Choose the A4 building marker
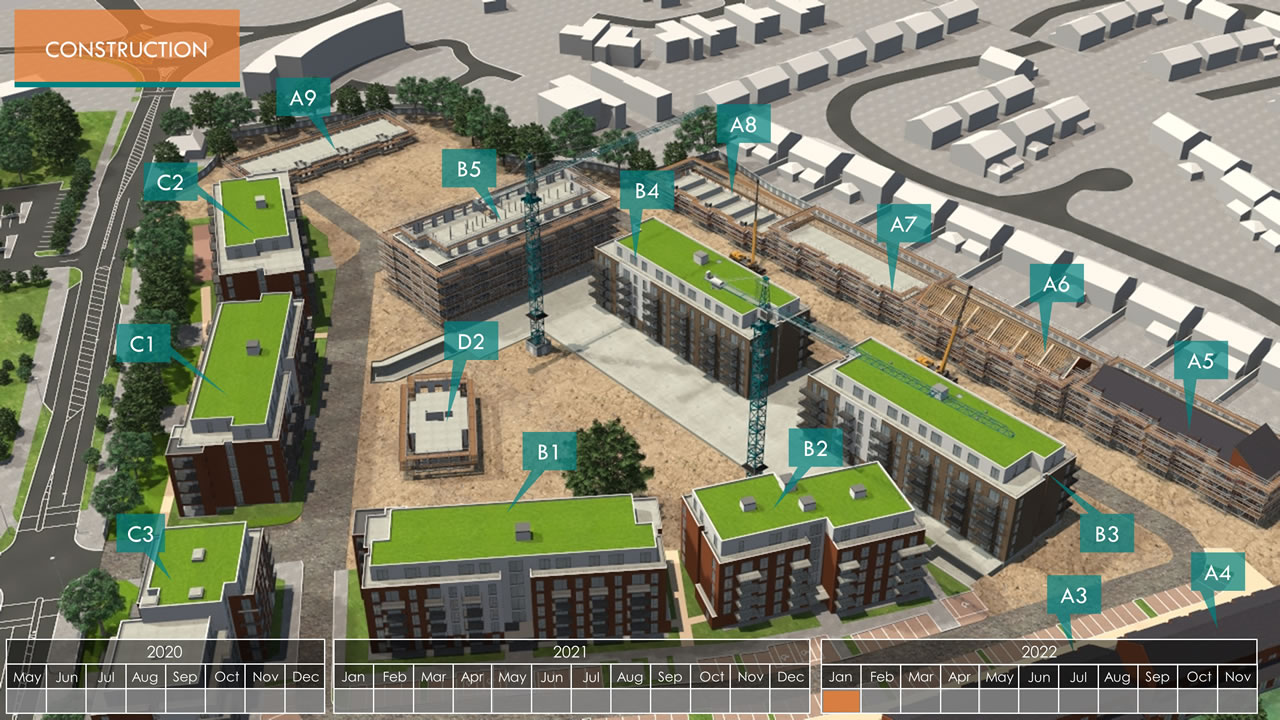Screen dimensions: 1280x720 point(1217,573)
